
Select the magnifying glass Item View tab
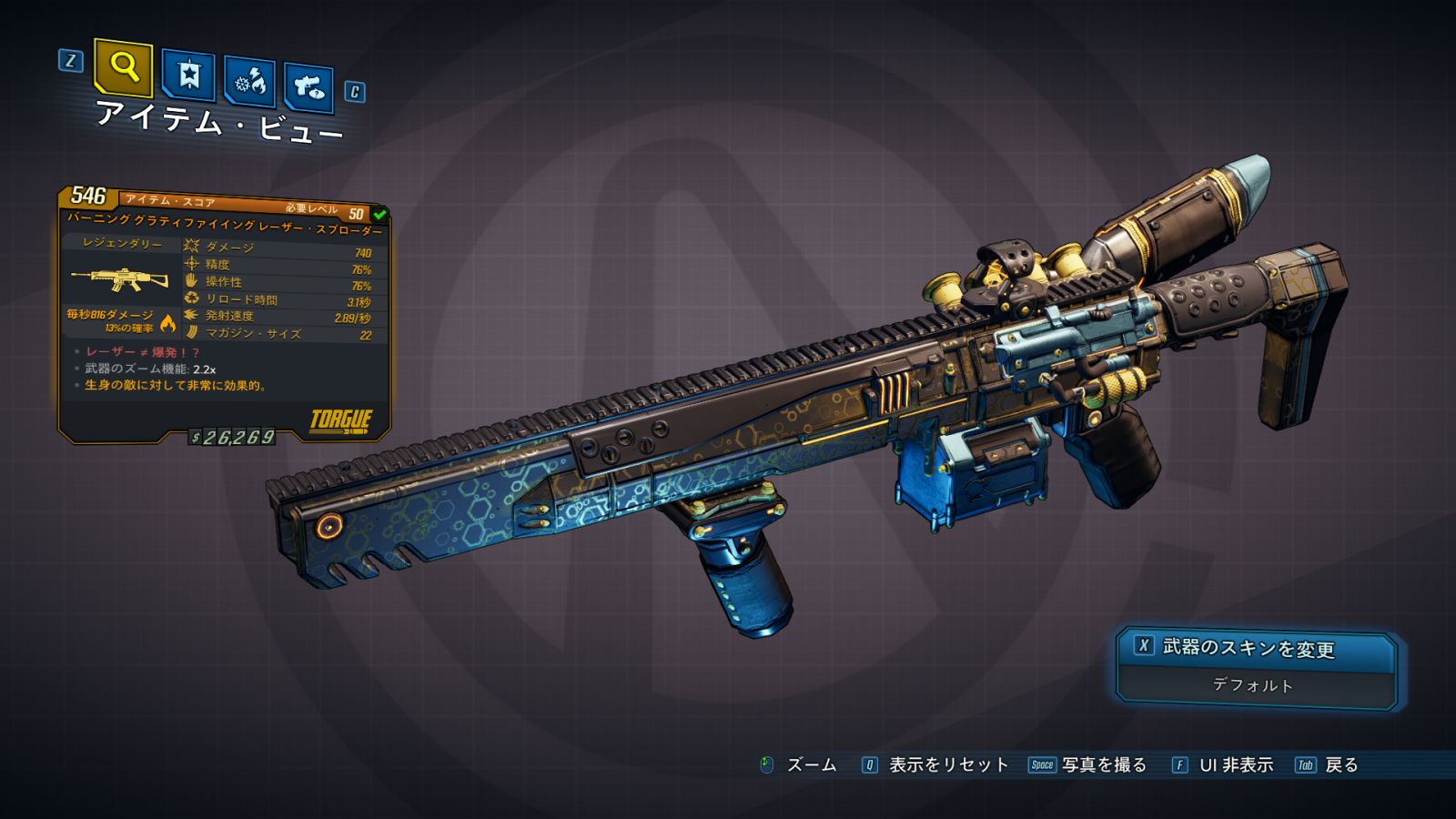tap(123, 66)
